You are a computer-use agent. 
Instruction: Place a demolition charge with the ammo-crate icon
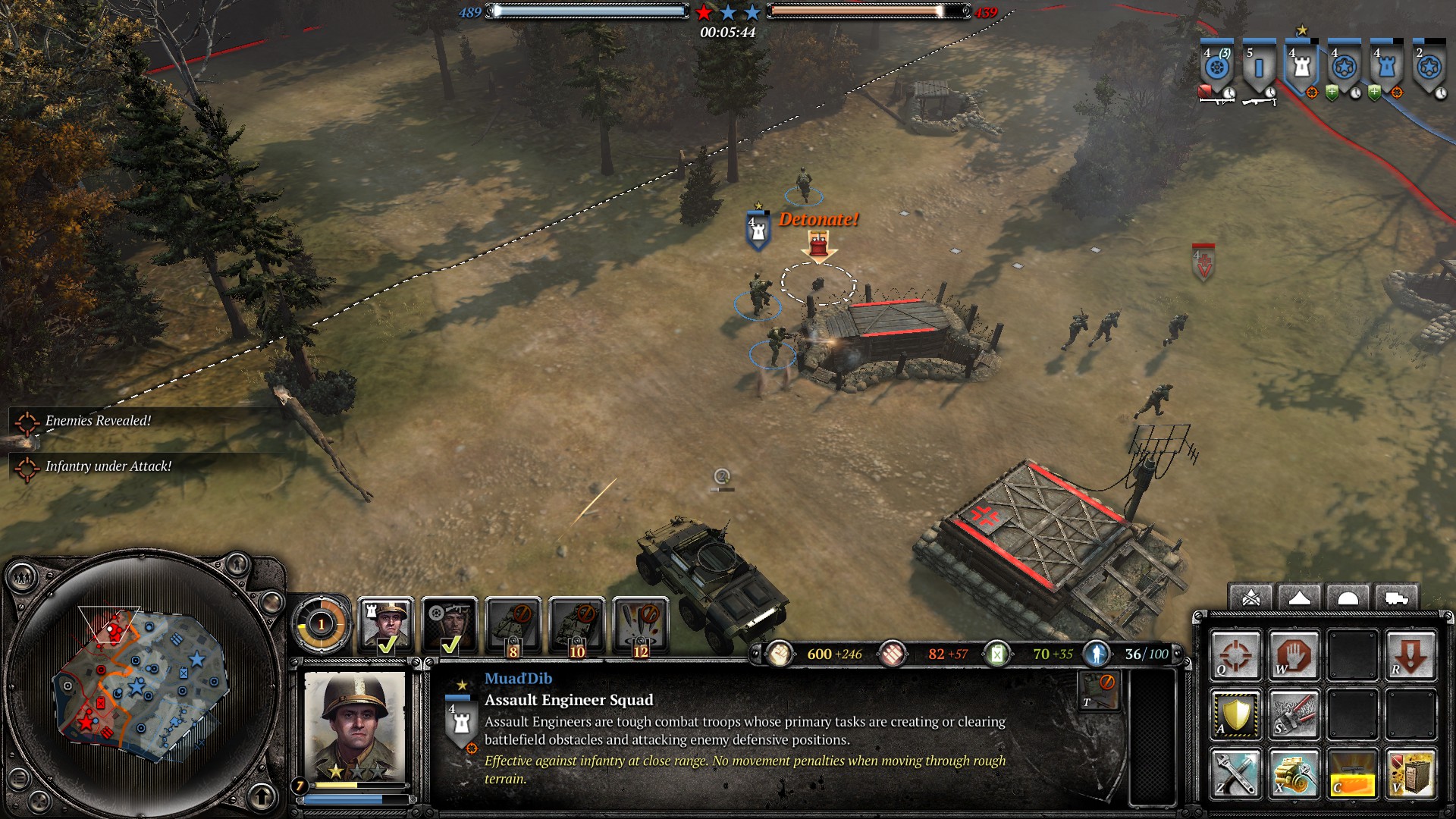click(1410, 773)
